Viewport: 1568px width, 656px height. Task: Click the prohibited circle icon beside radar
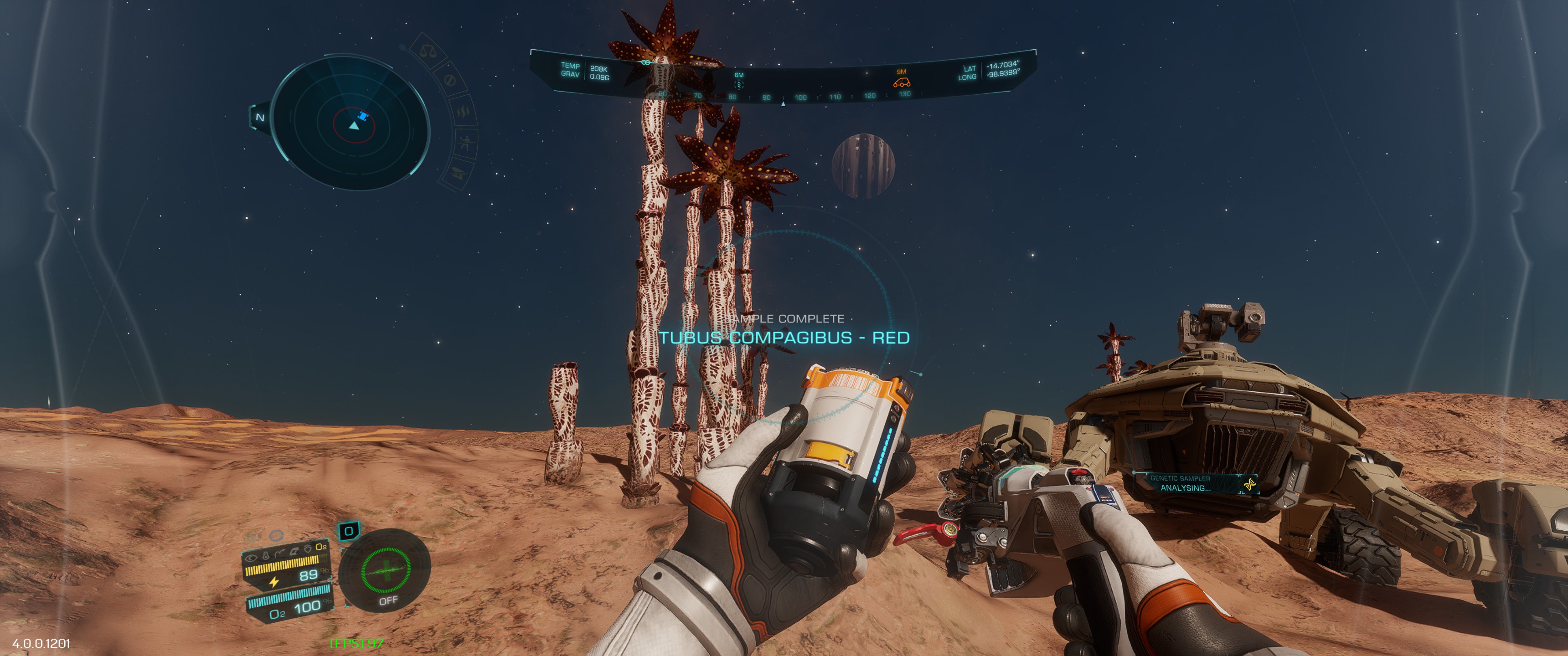pos(450,80)
